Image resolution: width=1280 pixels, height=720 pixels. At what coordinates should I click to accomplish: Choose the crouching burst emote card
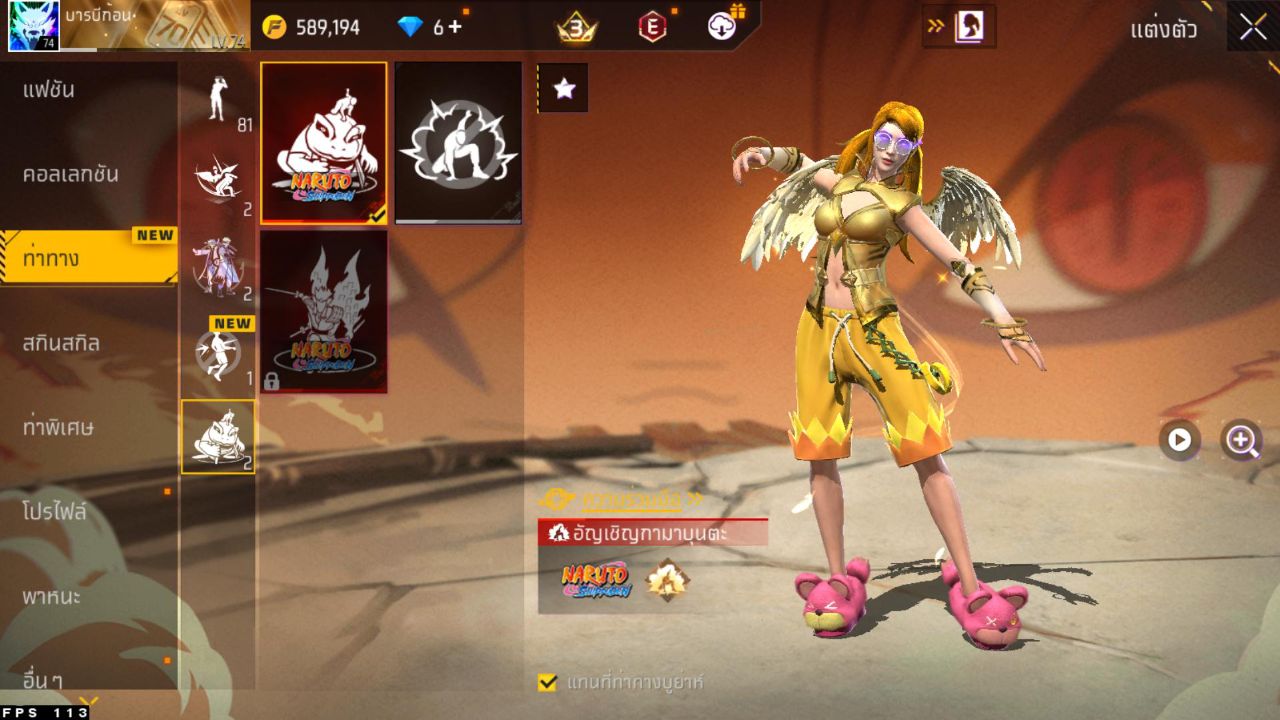click(458, 142)
